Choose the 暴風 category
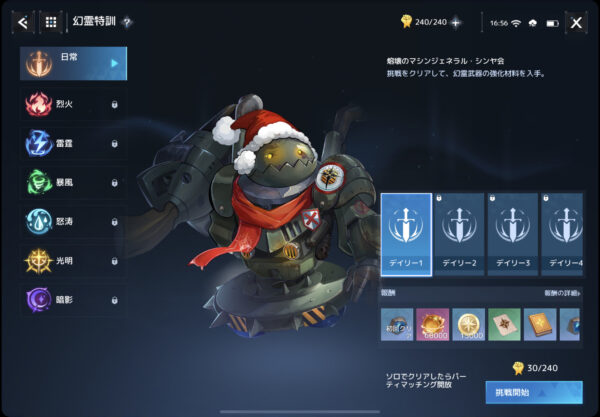 tap(74, 182)
